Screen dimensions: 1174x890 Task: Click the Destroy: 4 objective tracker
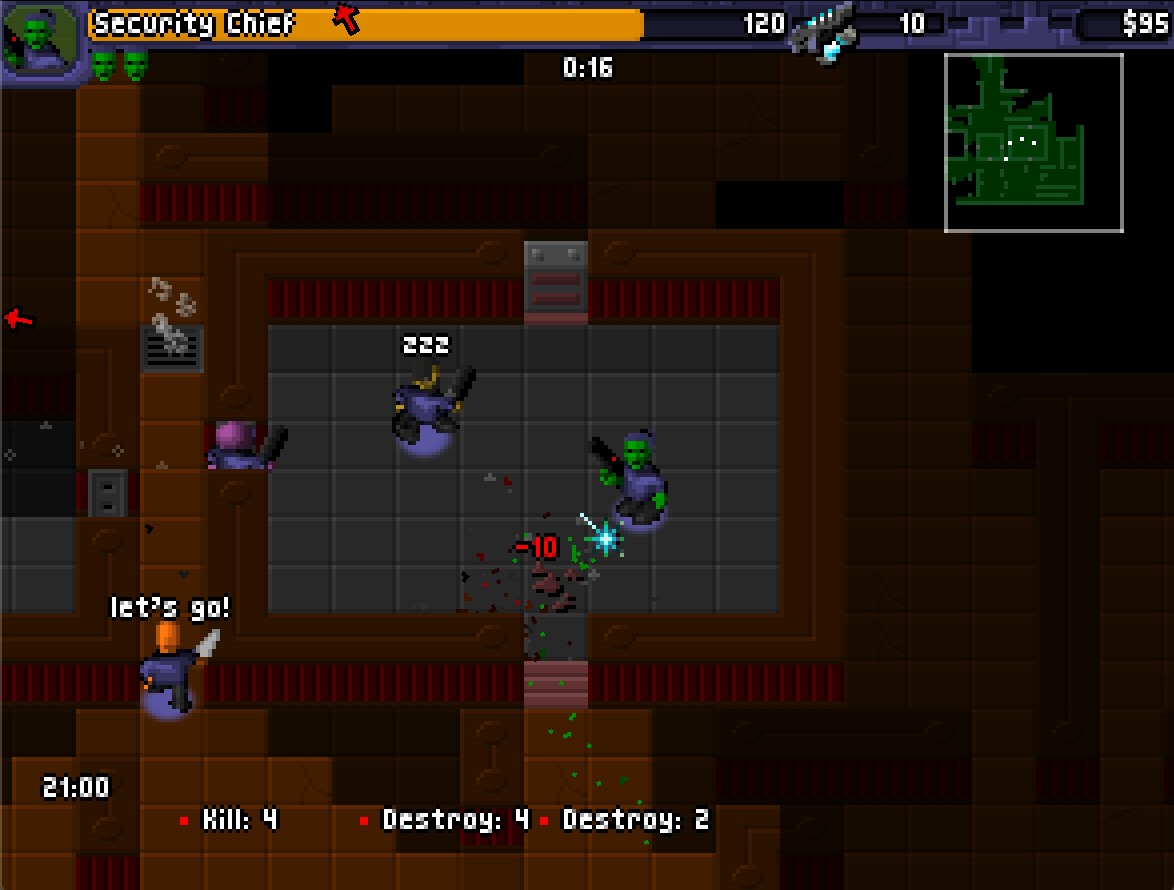[x=446, y=821]
